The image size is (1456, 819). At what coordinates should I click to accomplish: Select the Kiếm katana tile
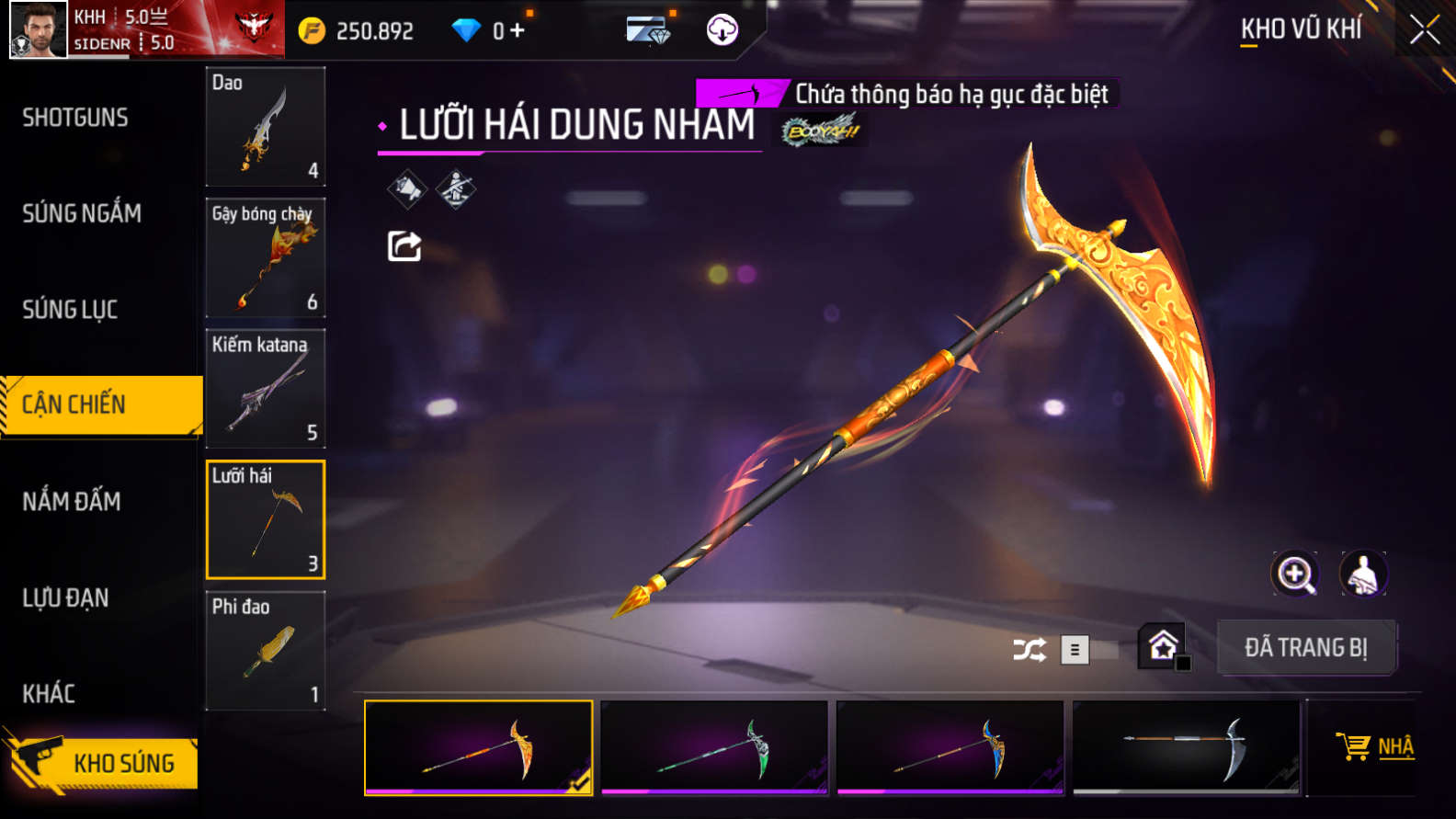coord(265,389)
